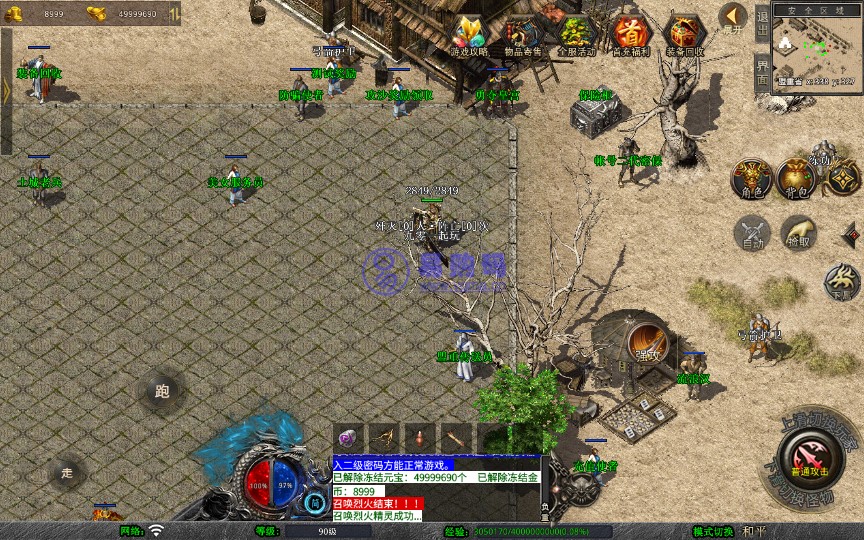Click the 下属 subordinate button
The width and height of the screenshot is (864, 540).
(842, 281)
